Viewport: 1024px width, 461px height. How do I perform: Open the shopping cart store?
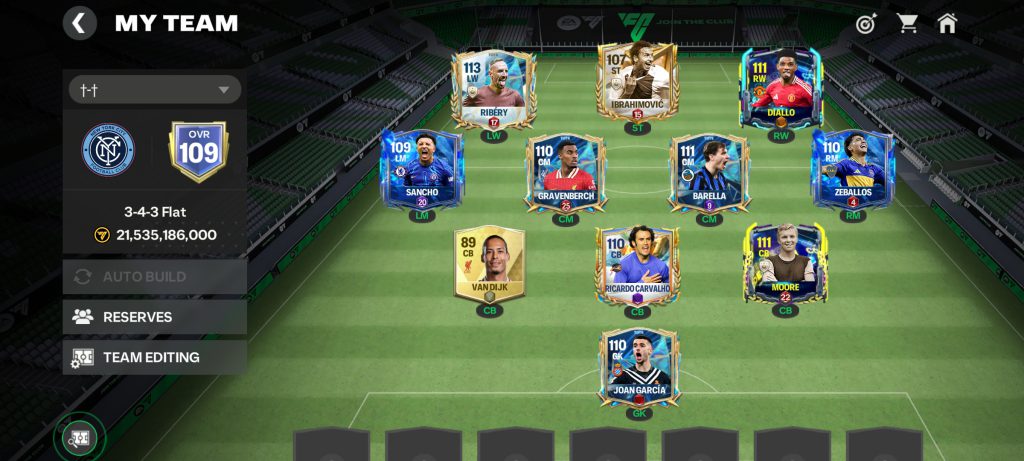point(907,23)
